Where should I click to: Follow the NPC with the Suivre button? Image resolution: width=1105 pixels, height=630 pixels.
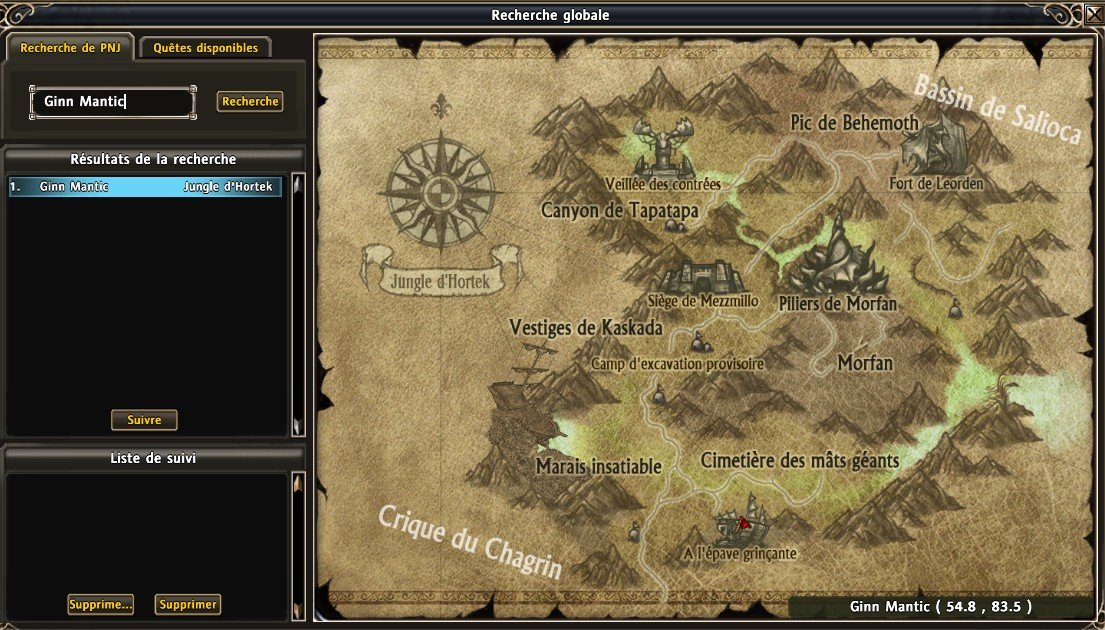pyautogui.click(x=144, y=420)
